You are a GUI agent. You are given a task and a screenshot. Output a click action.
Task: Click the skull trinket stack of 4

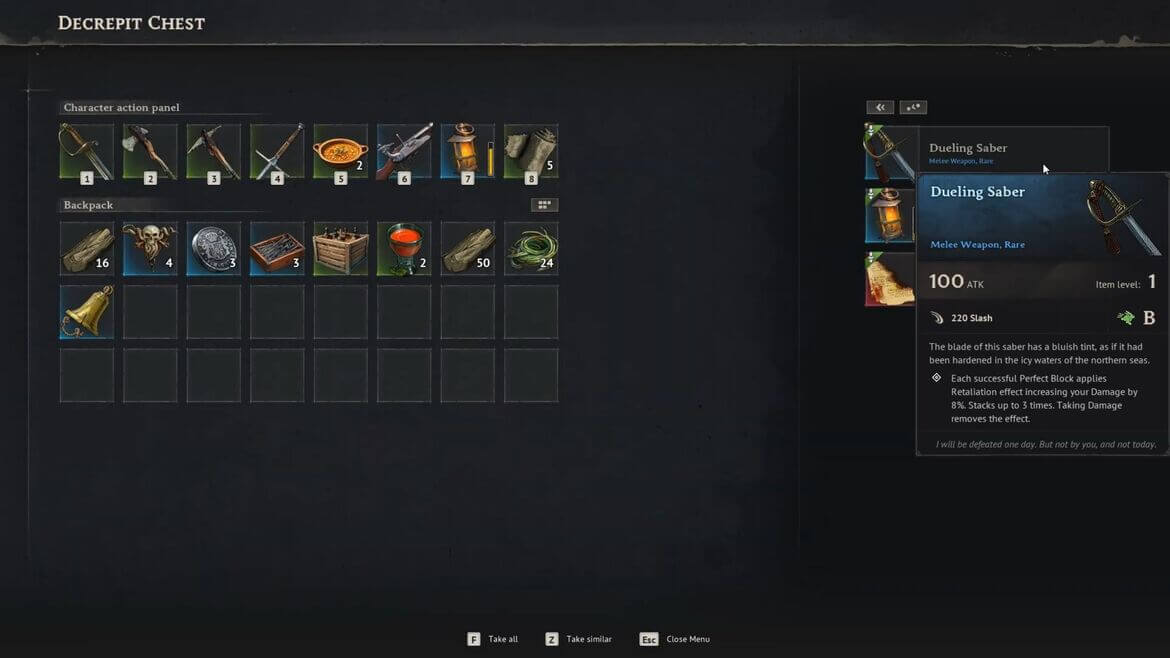(x=150, y=248)
